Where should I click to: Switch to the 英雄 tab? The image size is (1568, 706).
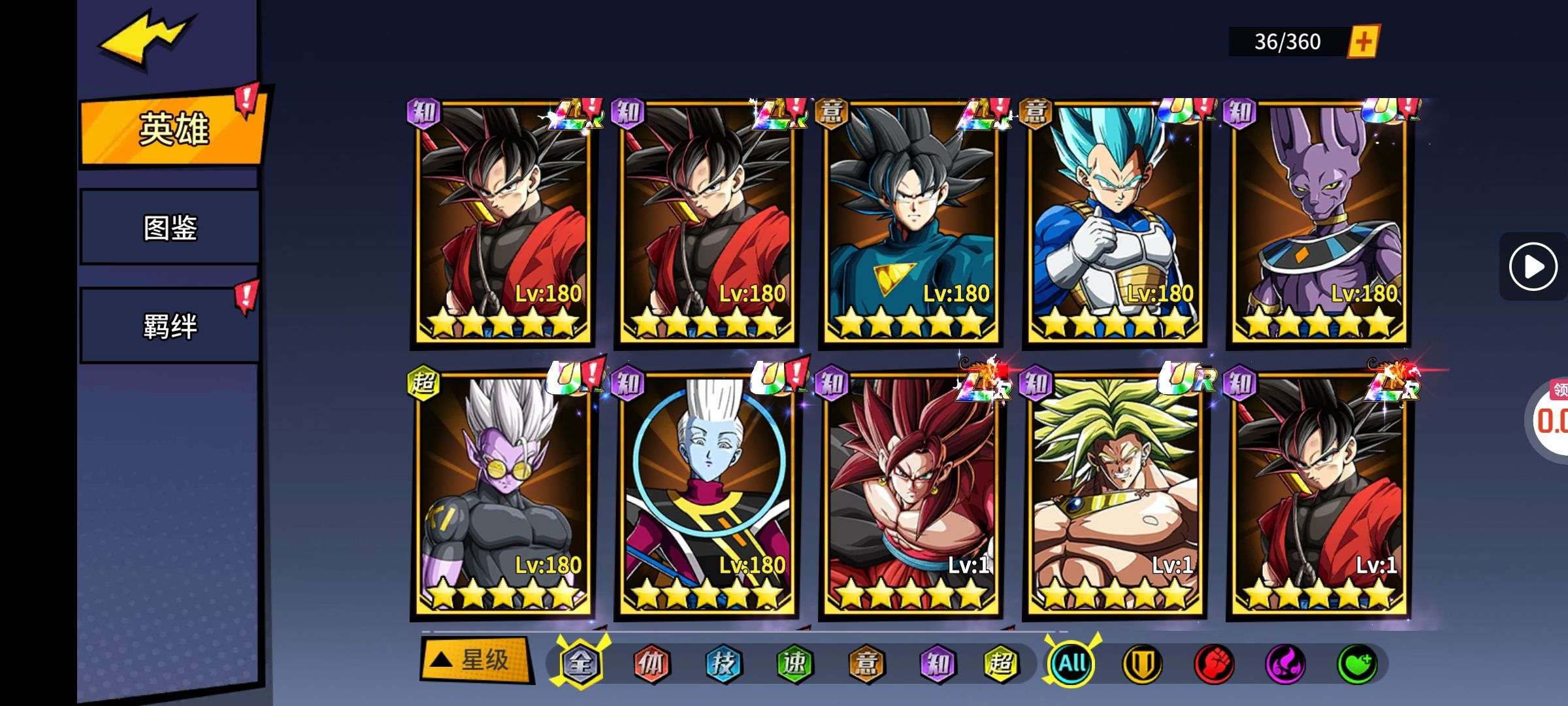tap(172, 128)
